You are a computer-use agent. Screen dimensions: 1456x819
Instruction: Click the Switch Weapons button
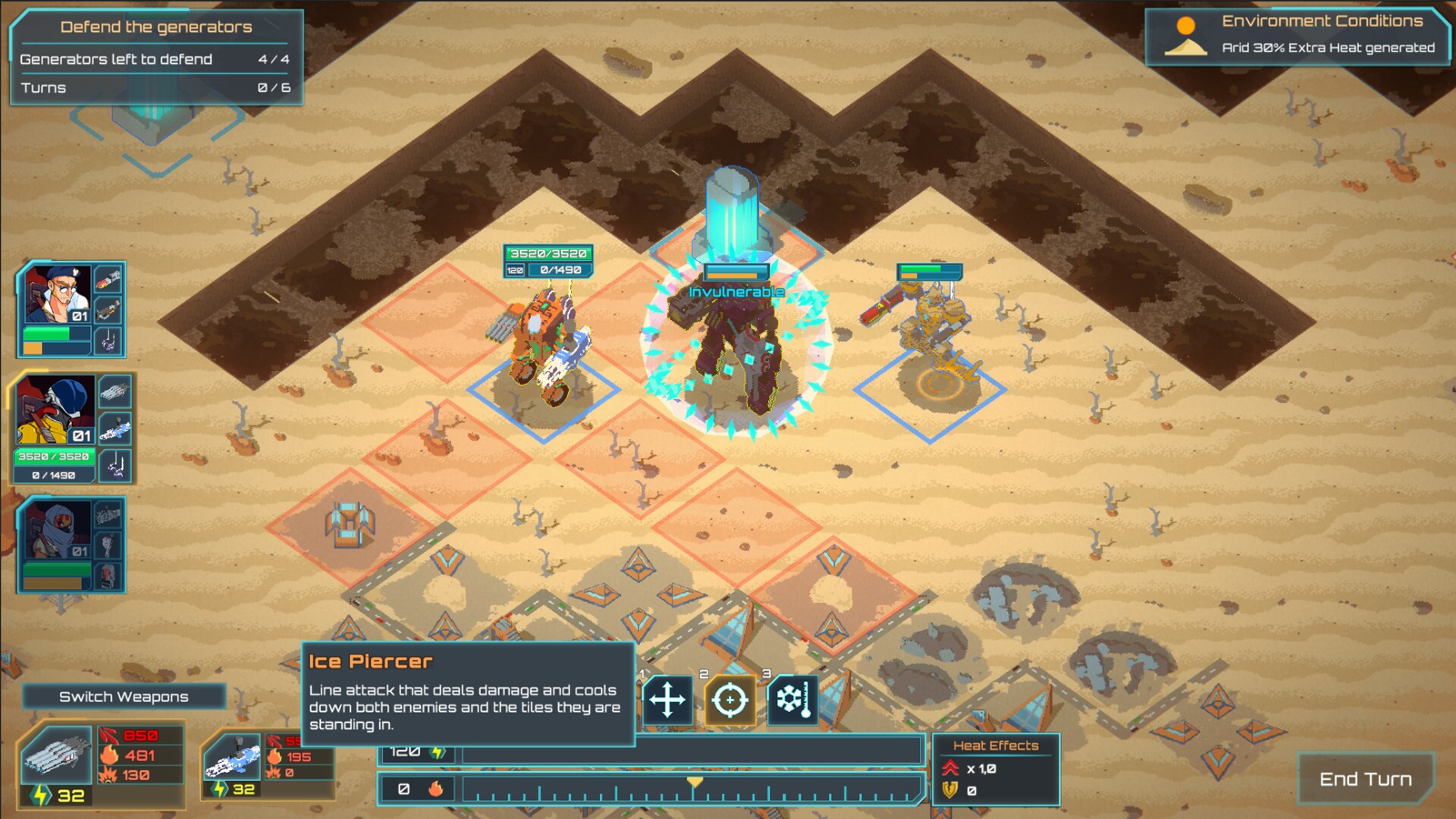pos(124,696)
